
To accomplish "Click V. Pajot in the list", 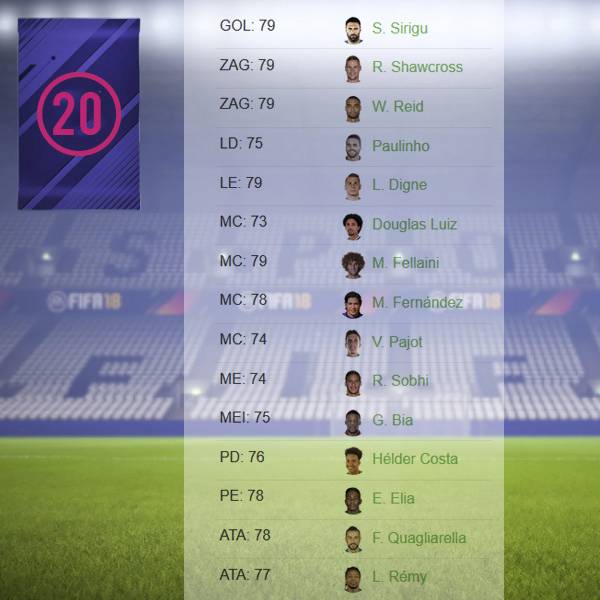I will tap(397, 341).
